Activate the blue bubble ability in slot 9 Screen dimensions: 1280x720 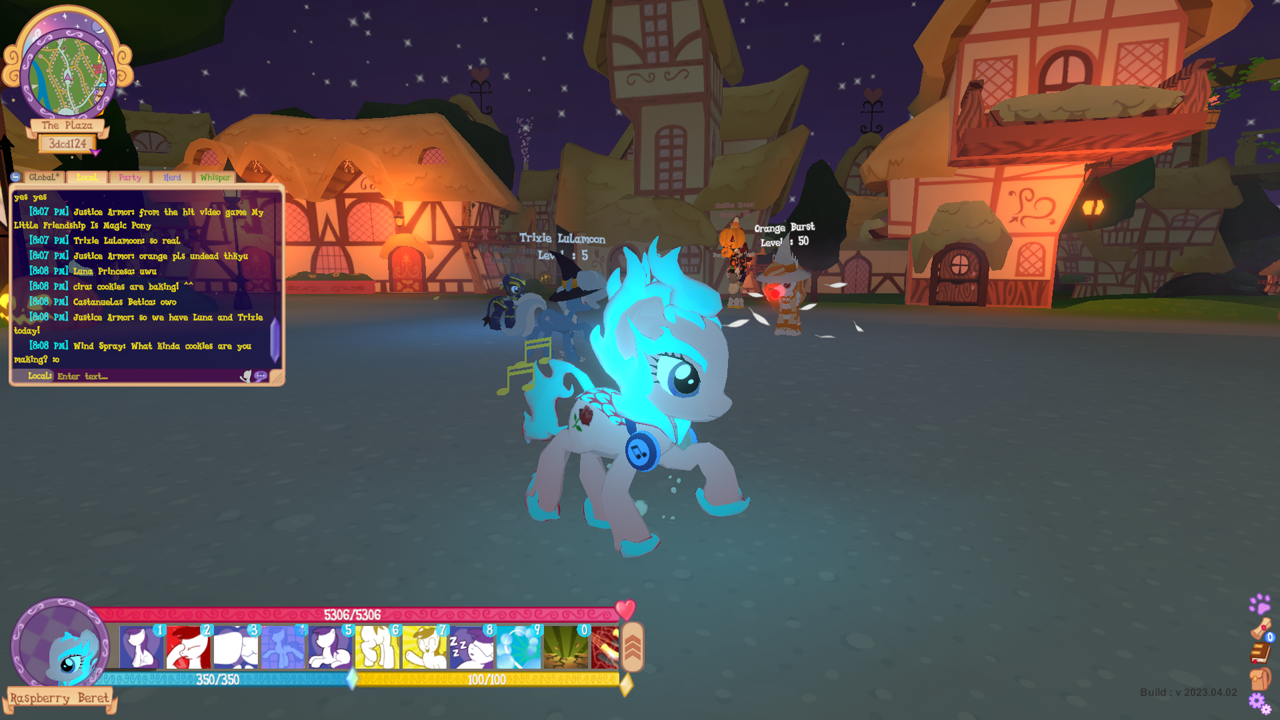coord(519,648)
